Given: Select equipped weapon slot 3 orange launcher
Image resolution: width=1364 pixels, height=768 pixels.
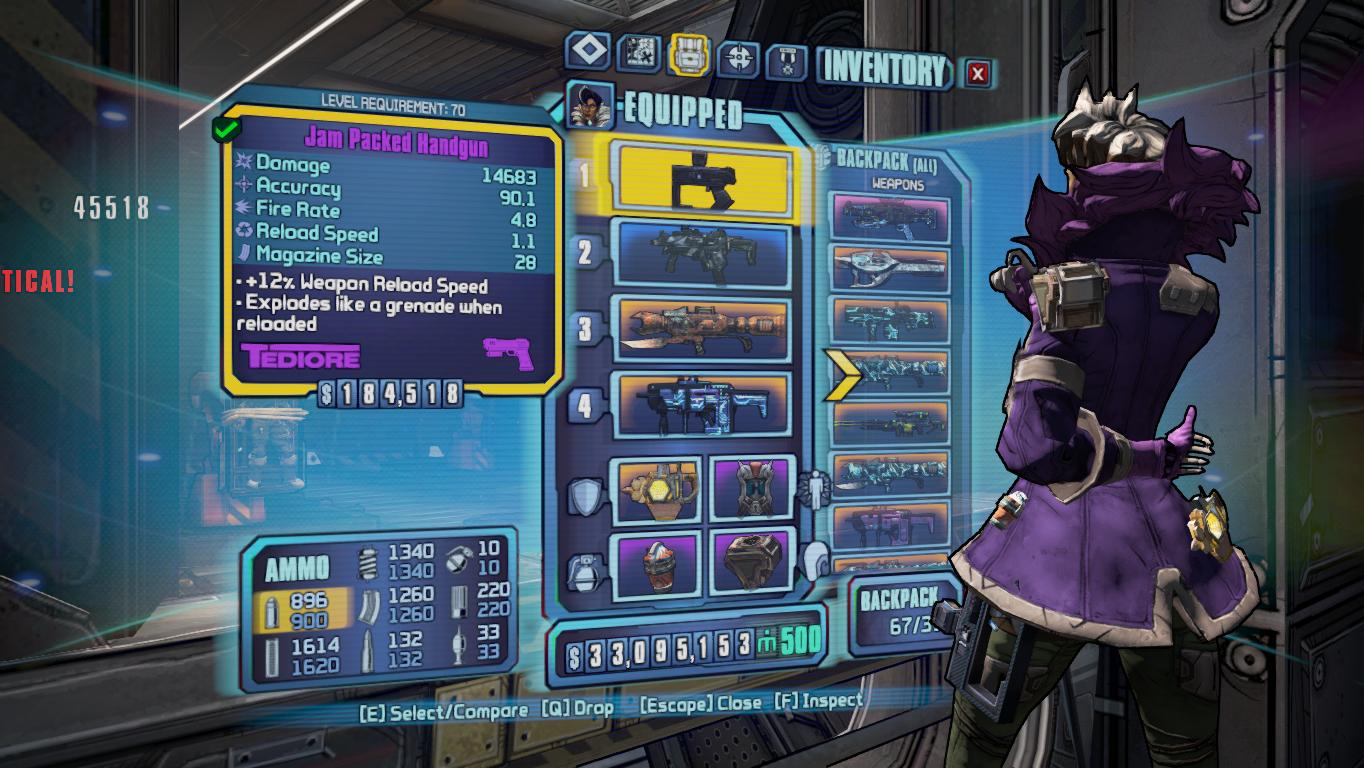Looking at the screenshot, I should pyautogui.click(x=705, y=328).
